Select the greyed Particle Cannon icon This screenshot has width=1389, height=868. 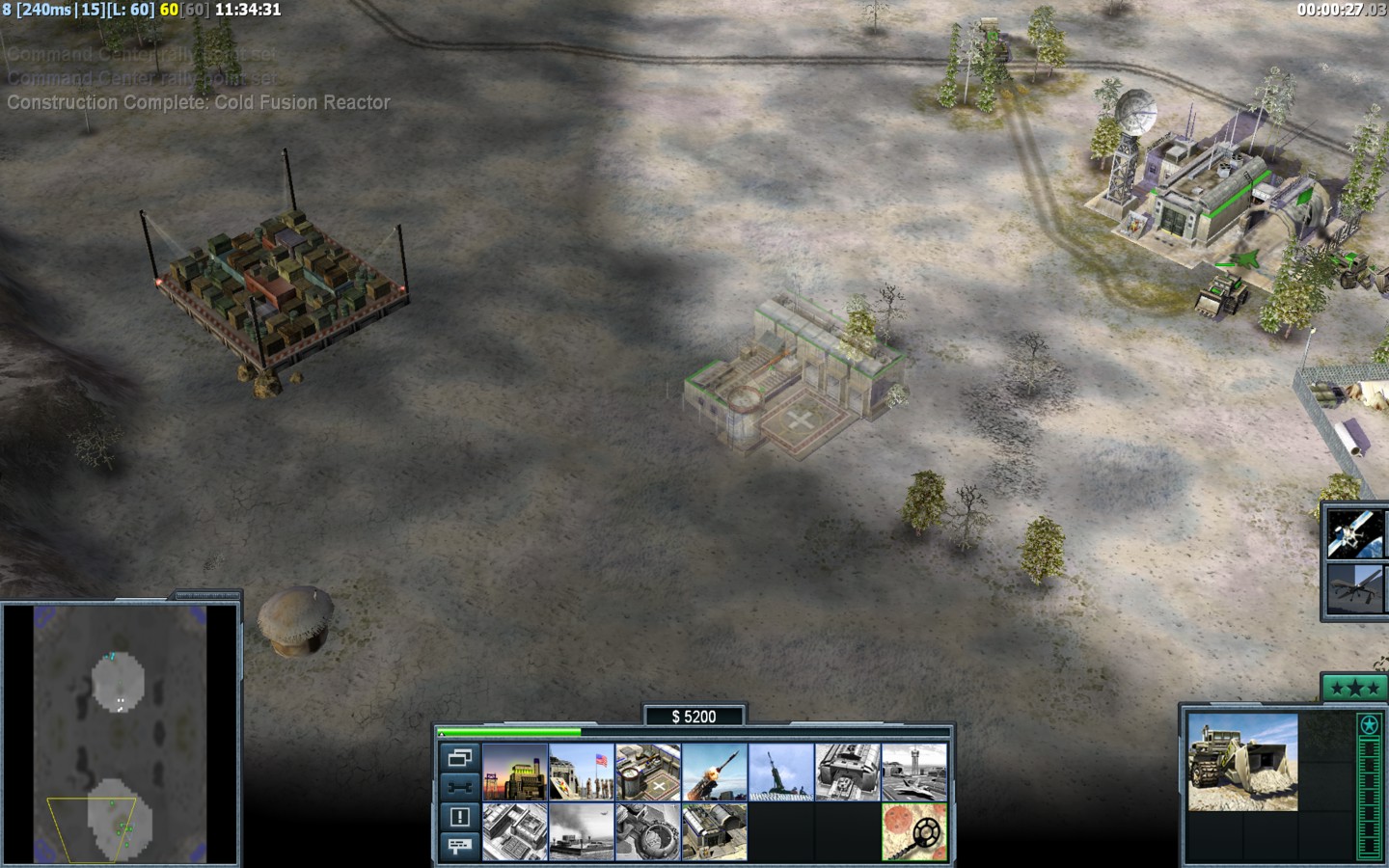(x=648, y=831)
